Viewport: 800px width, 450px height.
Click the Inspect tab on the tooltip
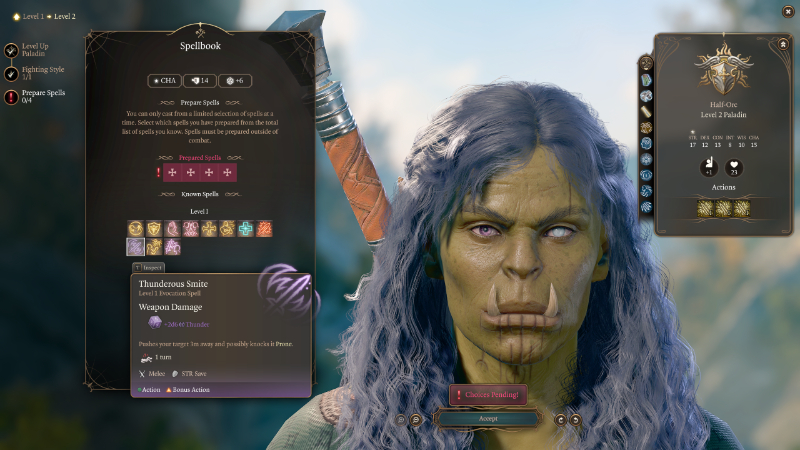pyautogui.click(x=150, y=267)
